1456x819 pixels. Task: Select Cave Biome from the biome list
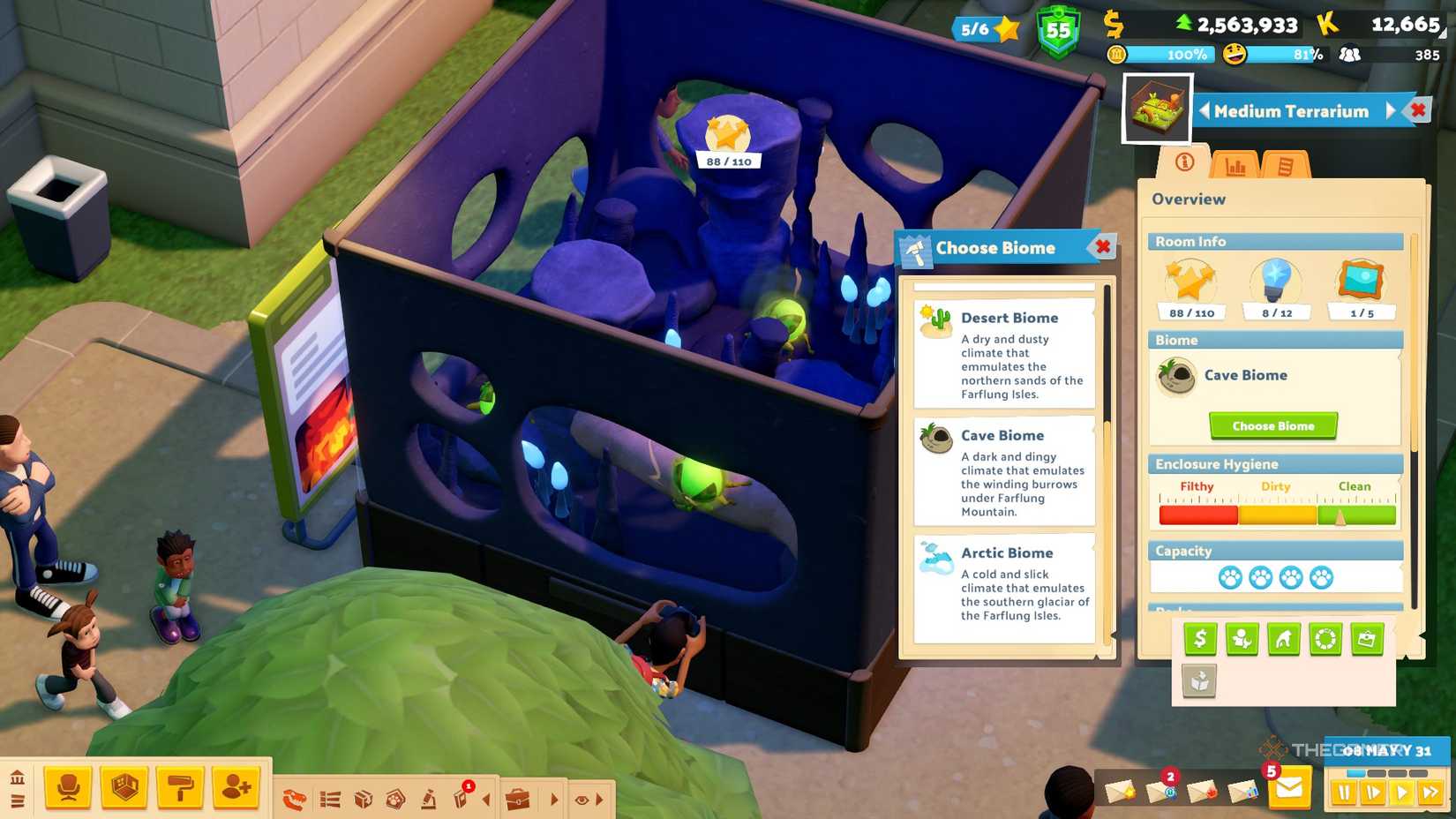tap(1006, 472)
